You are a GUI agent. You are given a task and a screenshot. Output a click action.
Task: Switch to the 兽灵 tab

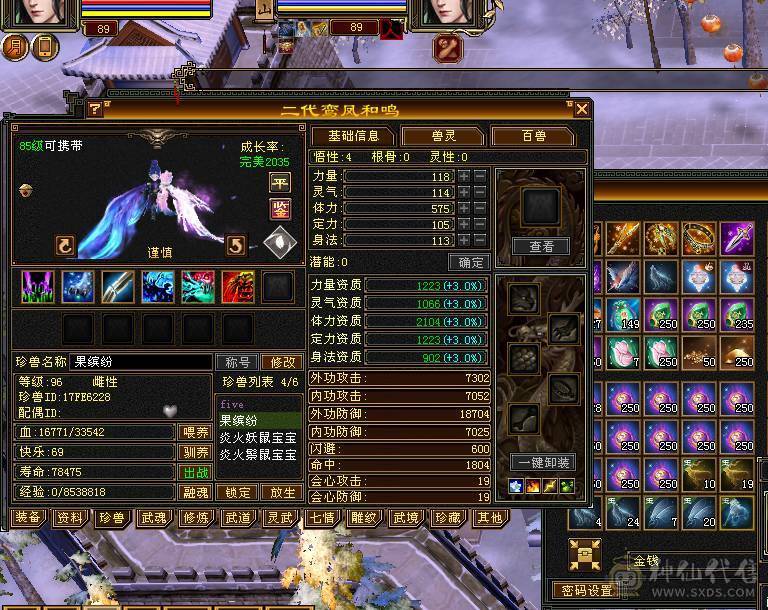click(x=445, y=136)
